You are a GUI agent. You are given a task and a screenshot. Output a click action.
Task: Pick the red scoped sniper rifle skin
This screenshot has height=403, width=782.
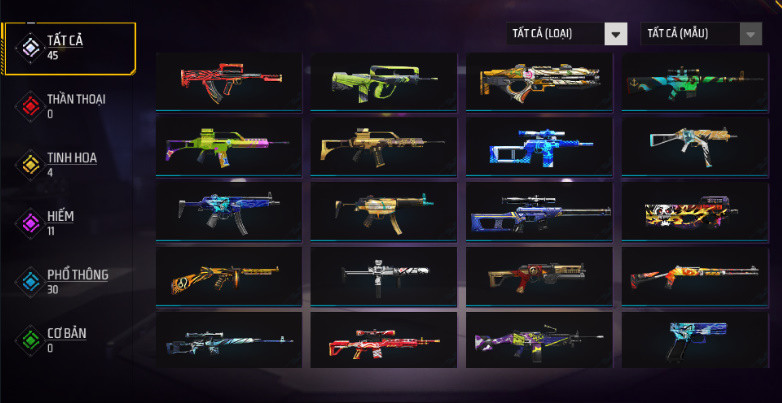pos(384,340)
